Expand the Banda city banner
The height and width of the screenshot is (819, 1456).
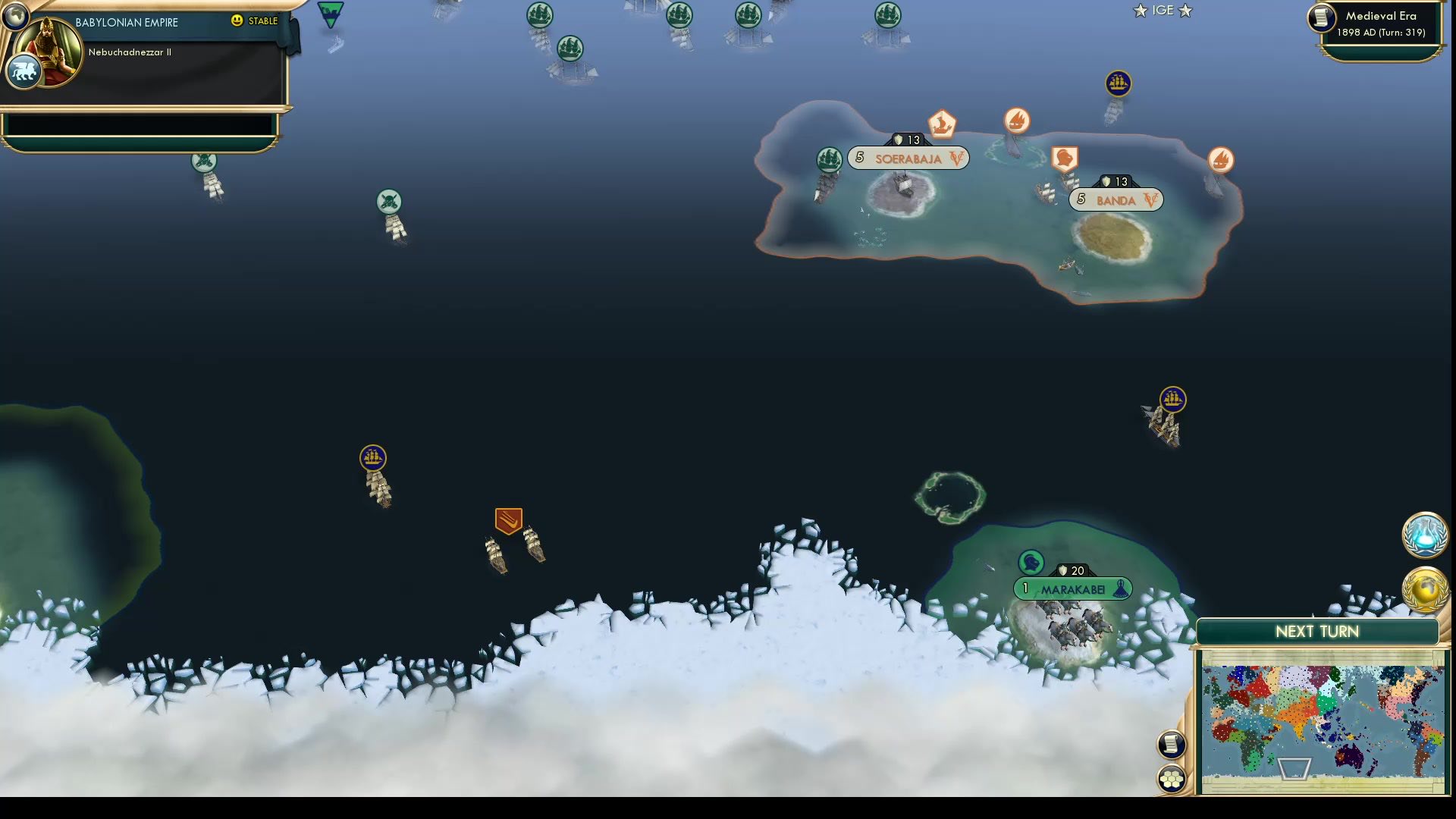click(1115, 200)
